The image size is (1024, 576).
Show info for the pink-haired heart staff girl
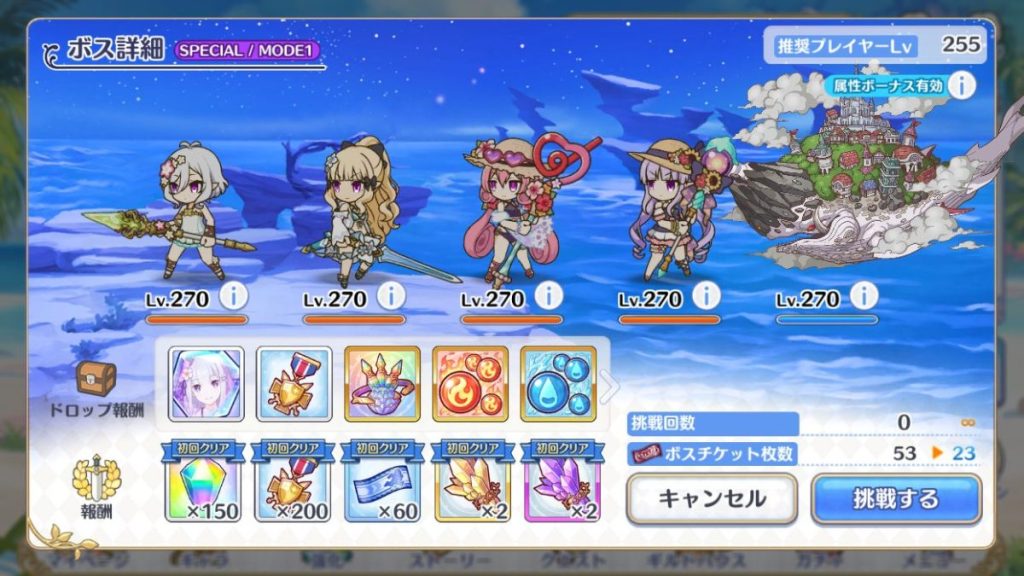[x=548, y=296]
